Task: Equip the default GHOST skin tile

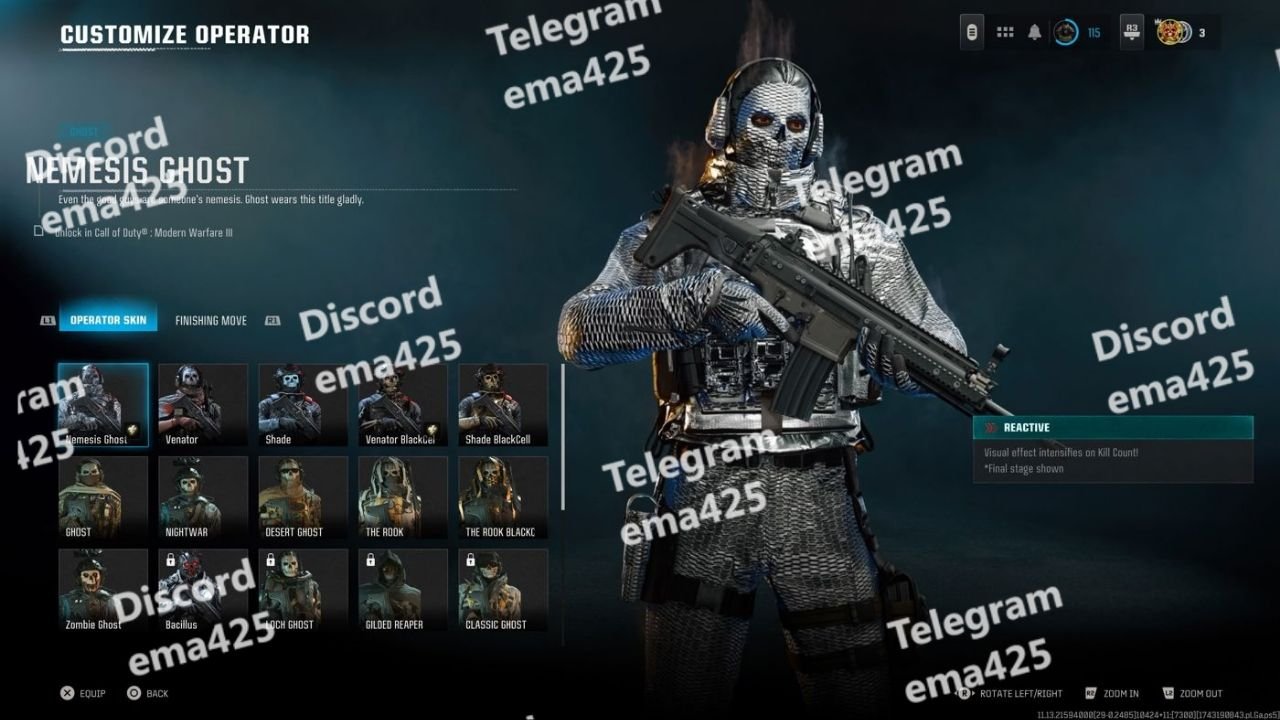Action: click(x=103, y=497)
